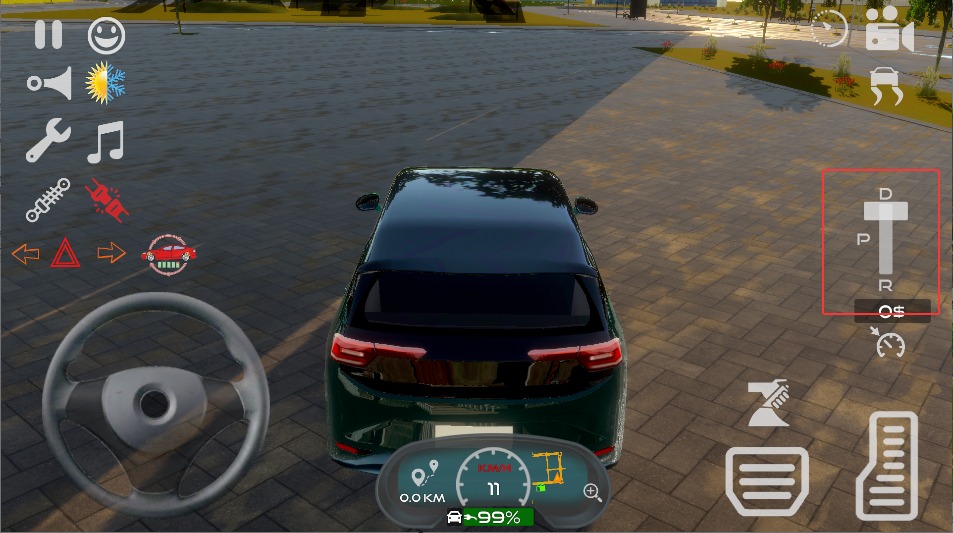Turn on the left turn signal
The width and height of the screenshot is (953, 533).
tap(25, 253)
